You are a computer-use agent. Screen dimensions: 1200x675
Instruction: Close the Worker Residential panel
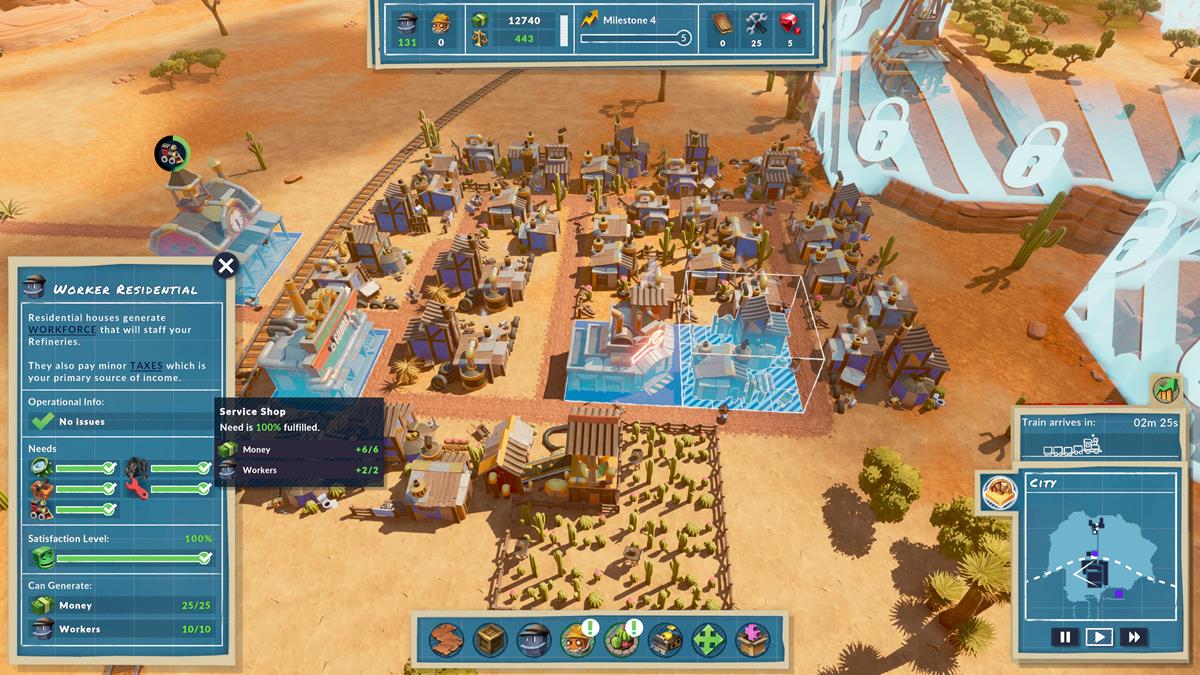tap(226, 266)
